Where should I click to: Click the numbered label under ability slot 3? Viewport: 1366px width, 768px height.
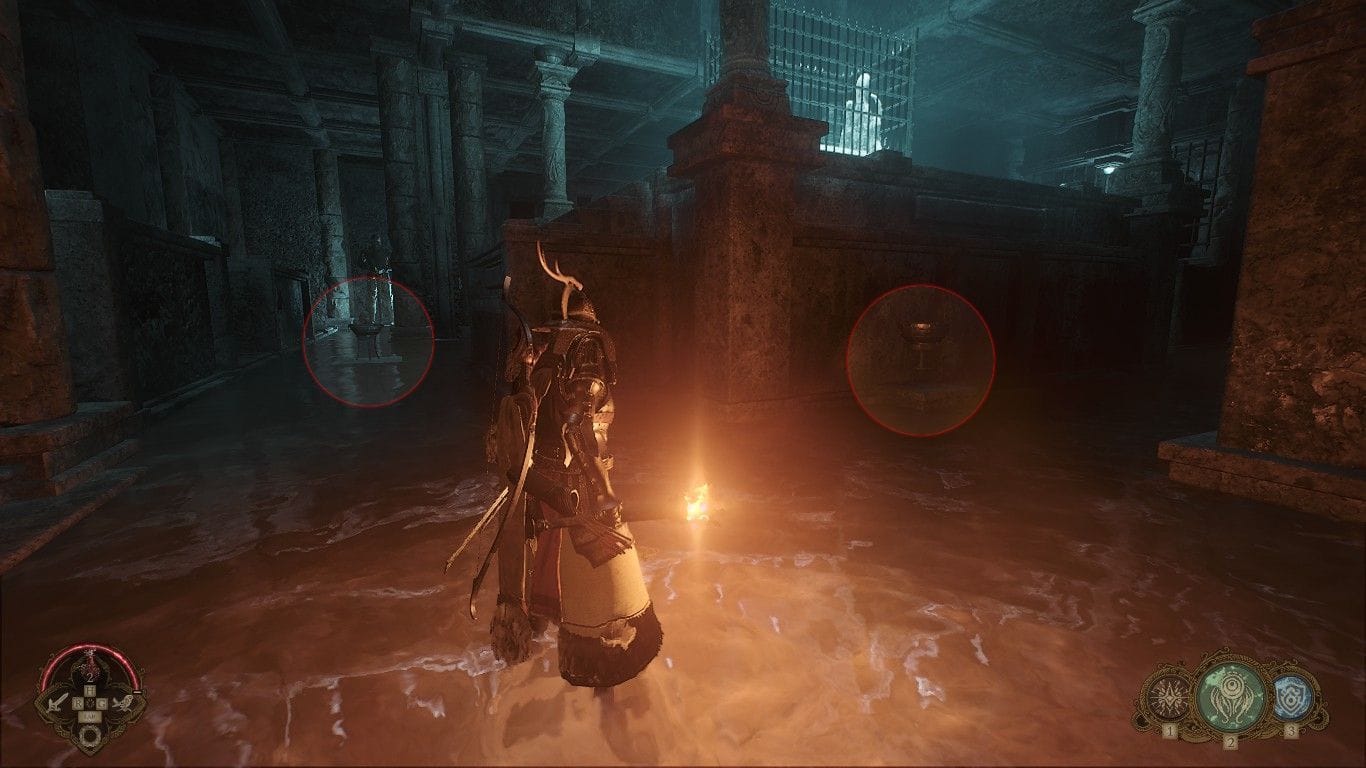point(1292,730)
